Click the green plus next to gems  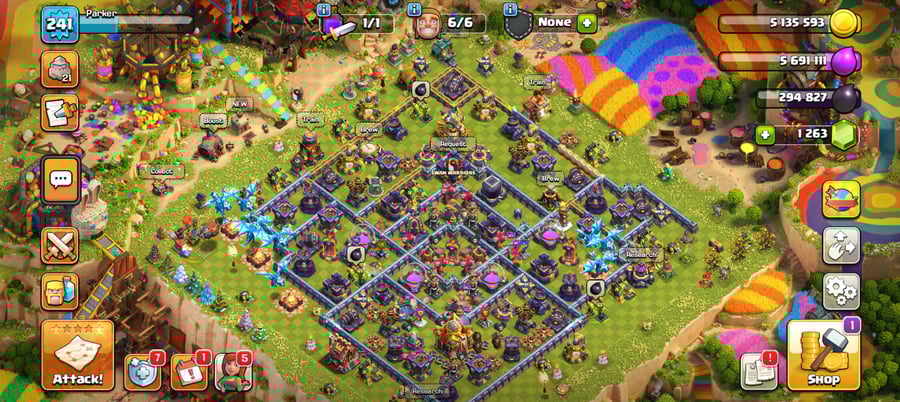[x=767, y=135]
